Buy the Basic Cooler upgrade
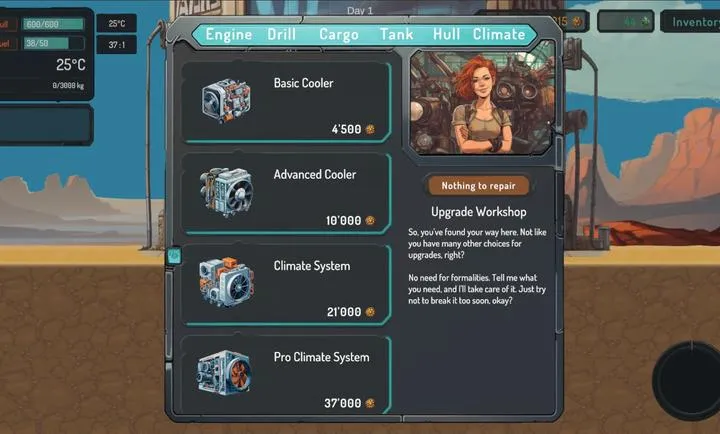The height and width of the screenshot is (434, 720). pos(286,103)
